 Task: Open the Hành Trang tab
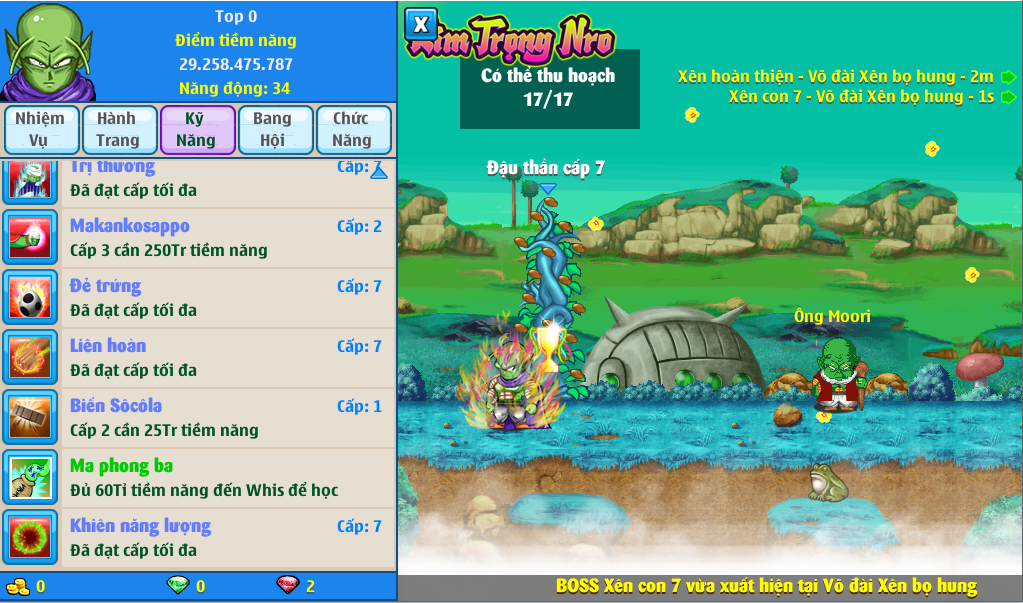118,130
